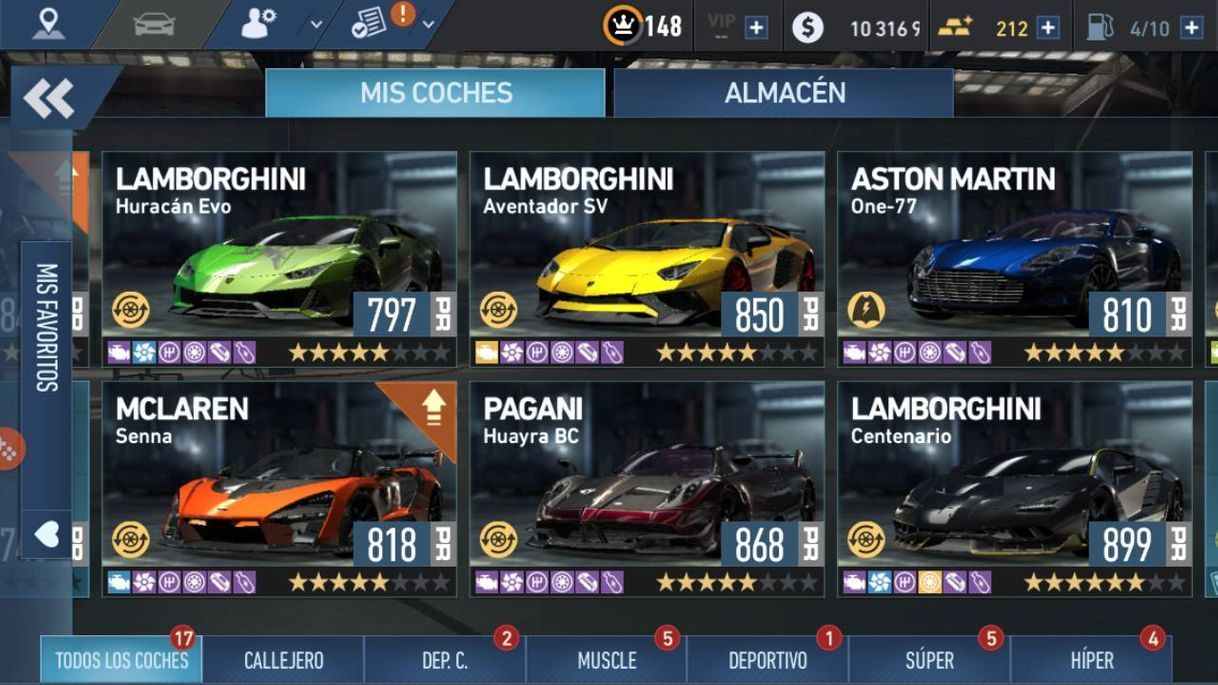The width and height of the screenshot is (1218, 685).
Task: Add gold bars with the plus button
Action: [1047, 28]
